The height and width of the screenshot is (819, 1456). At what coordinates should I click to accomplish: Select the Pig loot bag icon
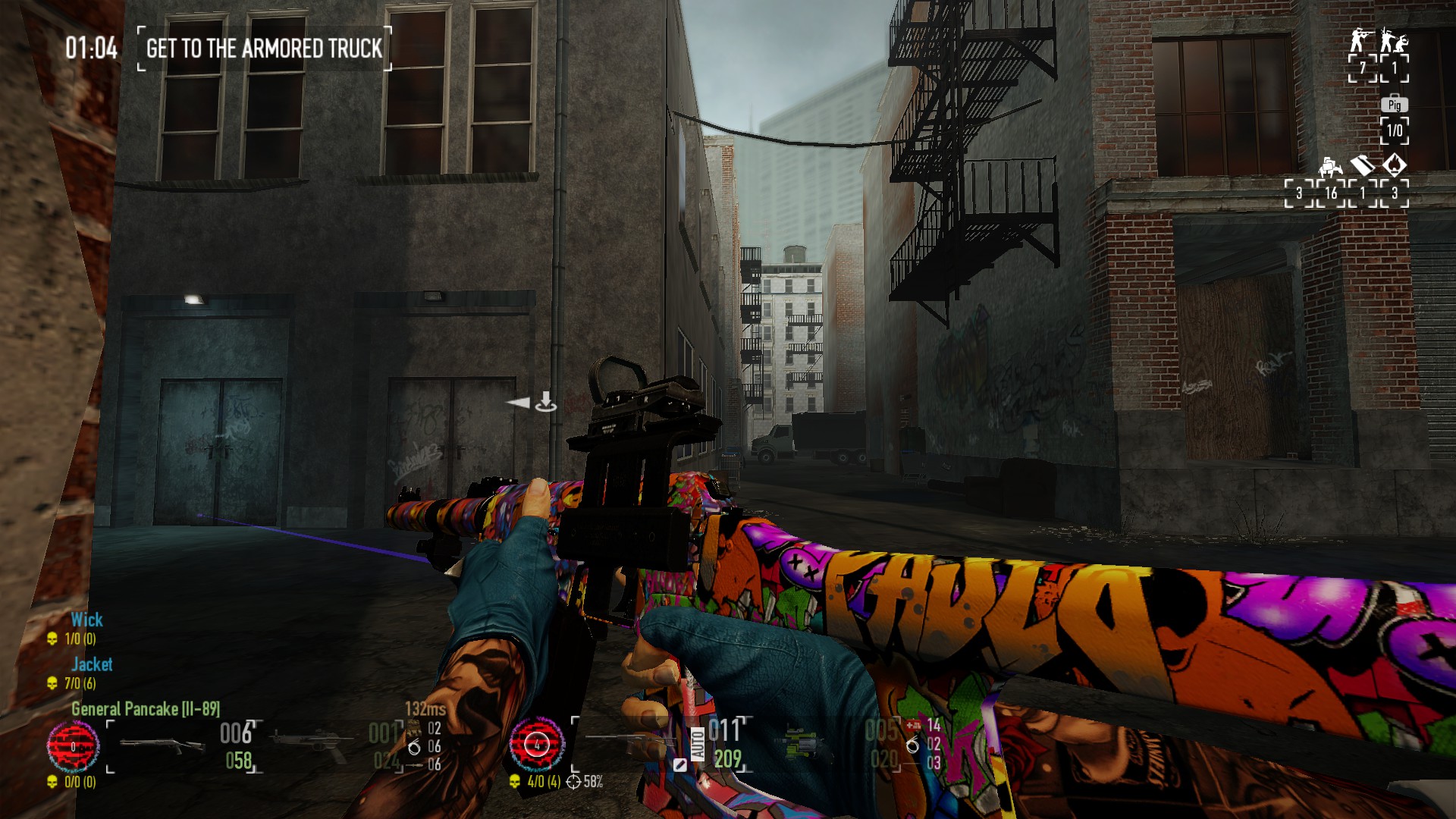pyautogui.click(x=1394, y=105)
